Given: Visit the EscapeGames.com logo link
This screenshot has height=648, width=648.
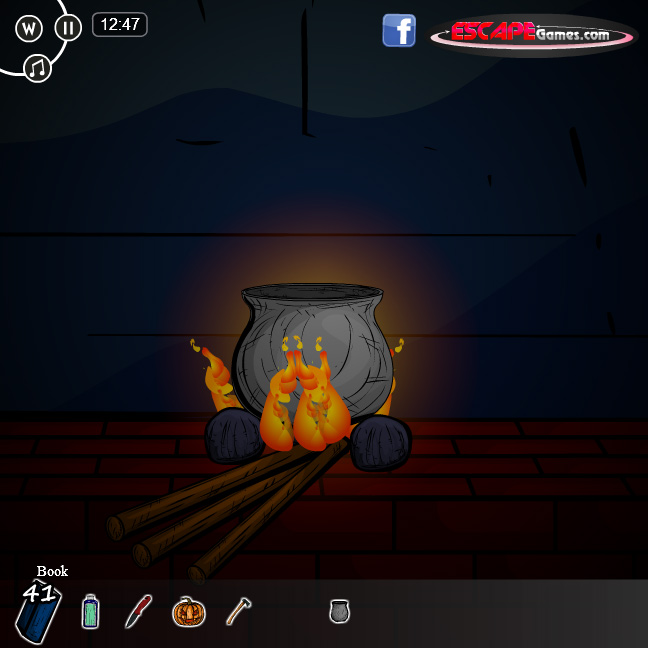Looking at the screenshot, I should [x=533, y=34].
